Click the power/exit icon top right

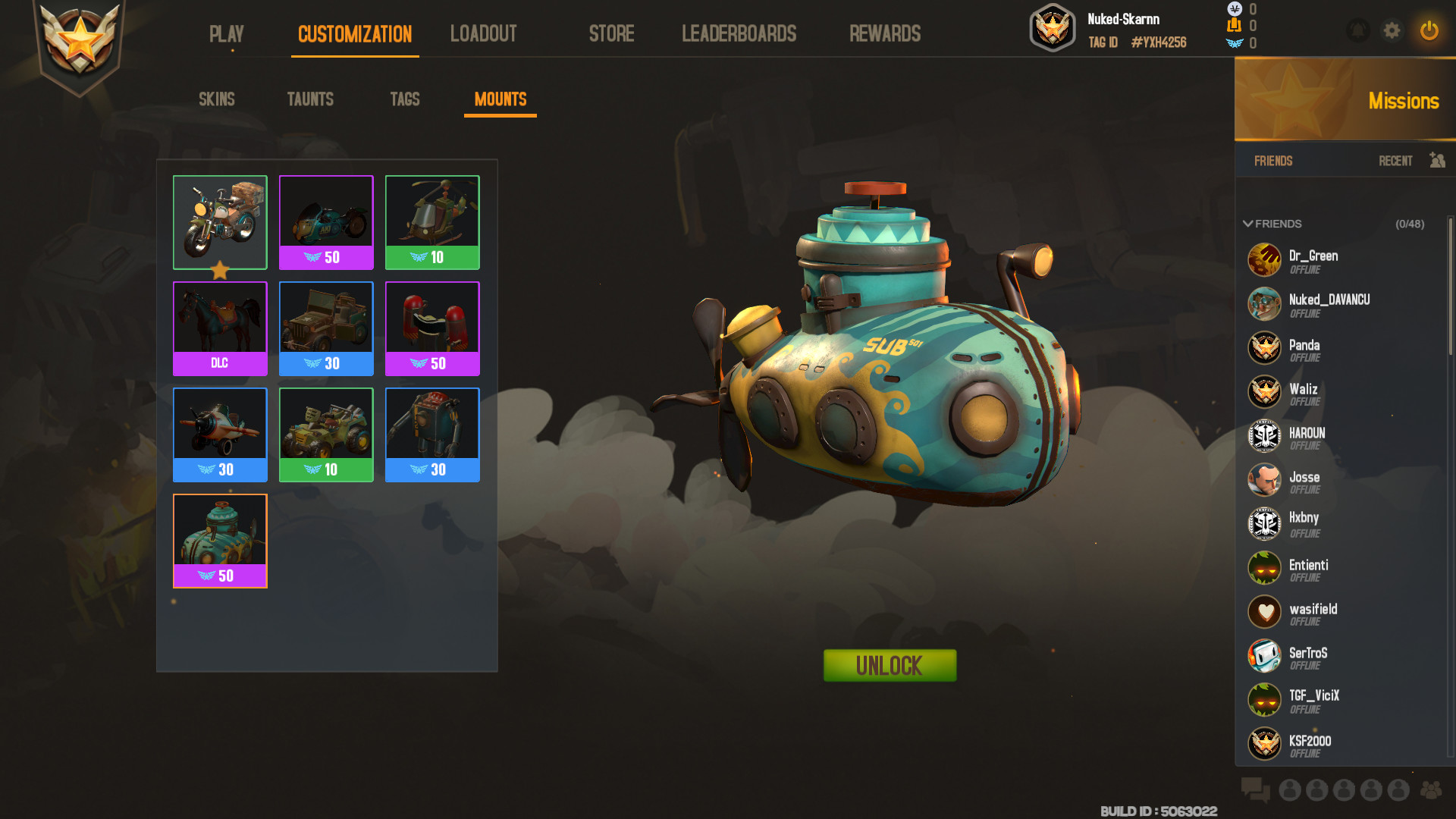click(x=1429, y=31)
